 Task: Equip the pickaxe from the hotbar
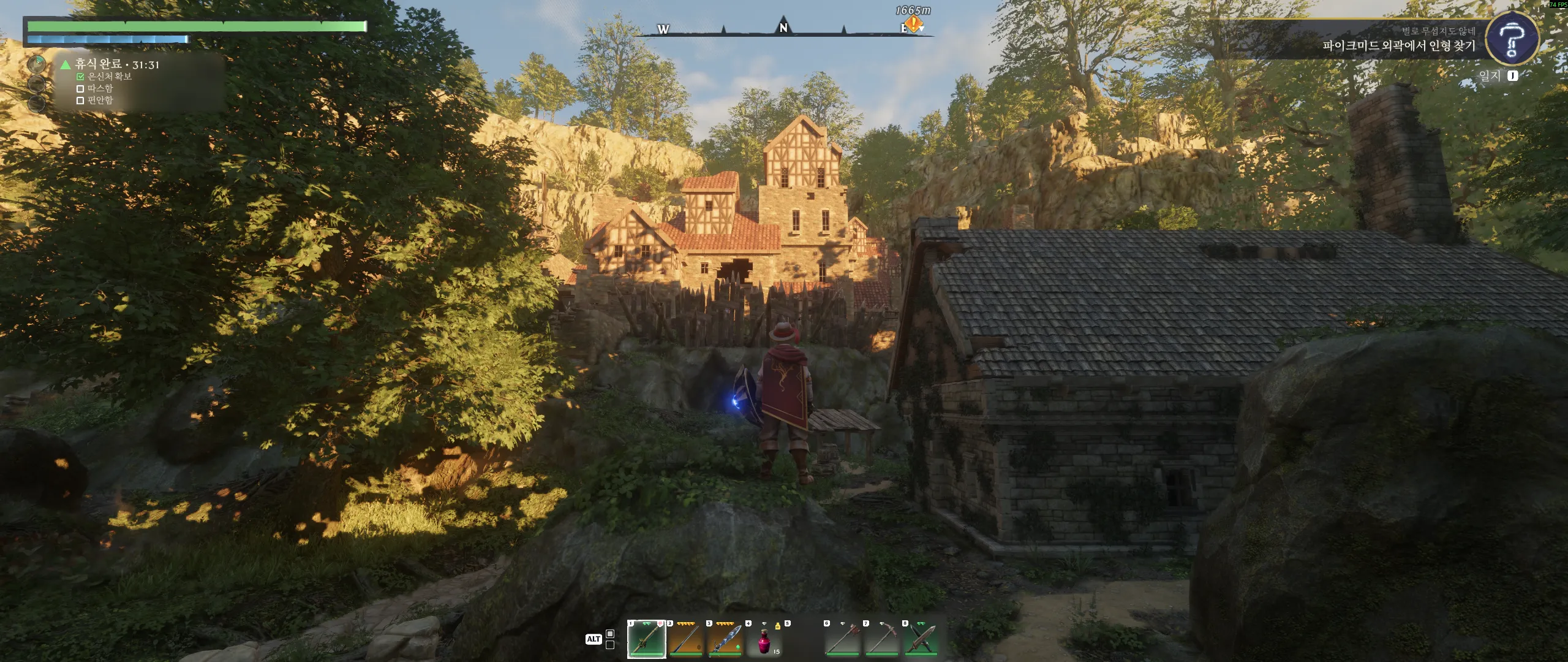881,639
